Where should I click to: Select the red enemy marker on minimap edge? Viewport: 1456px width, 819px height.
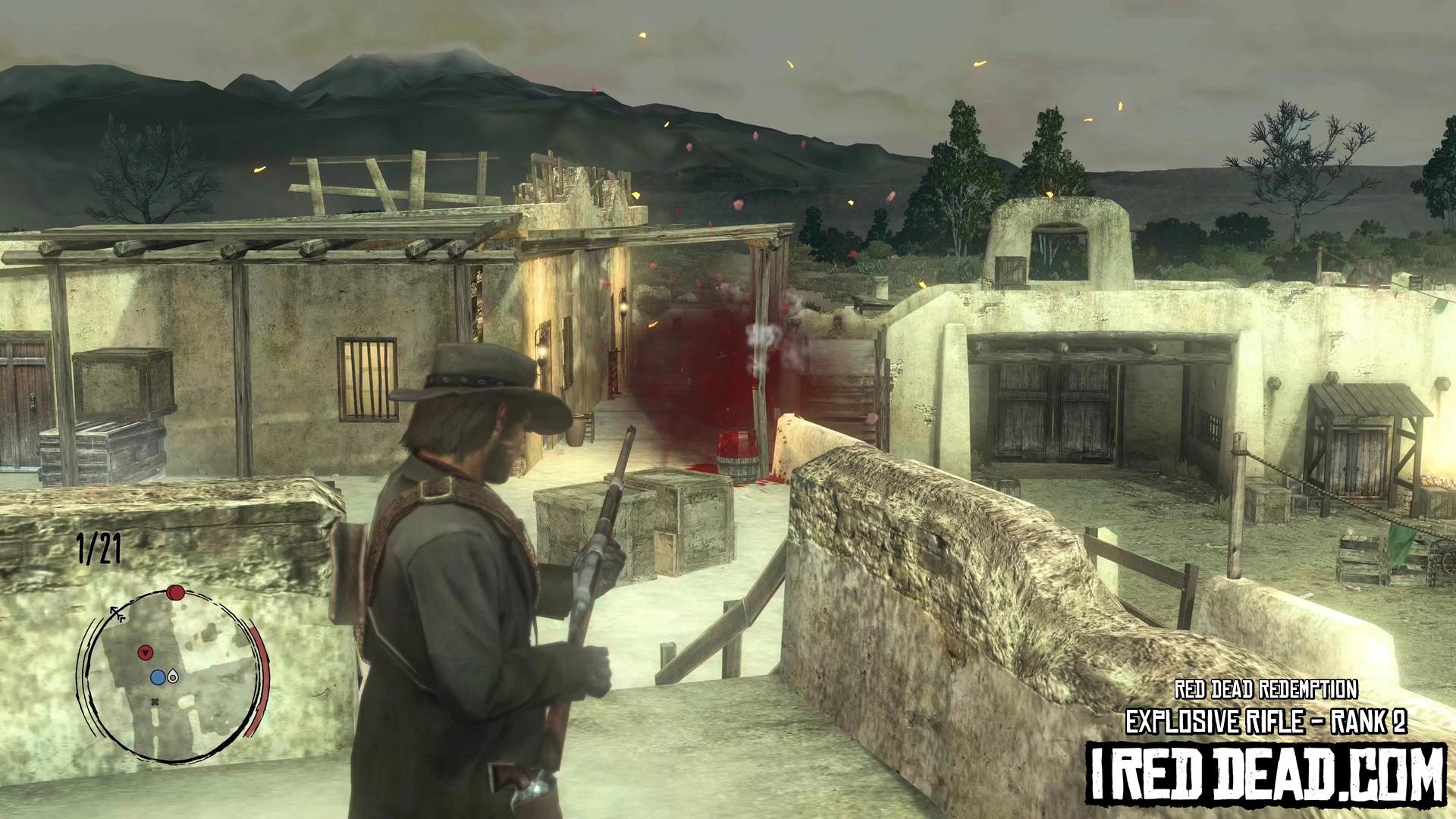click(175, 592)
